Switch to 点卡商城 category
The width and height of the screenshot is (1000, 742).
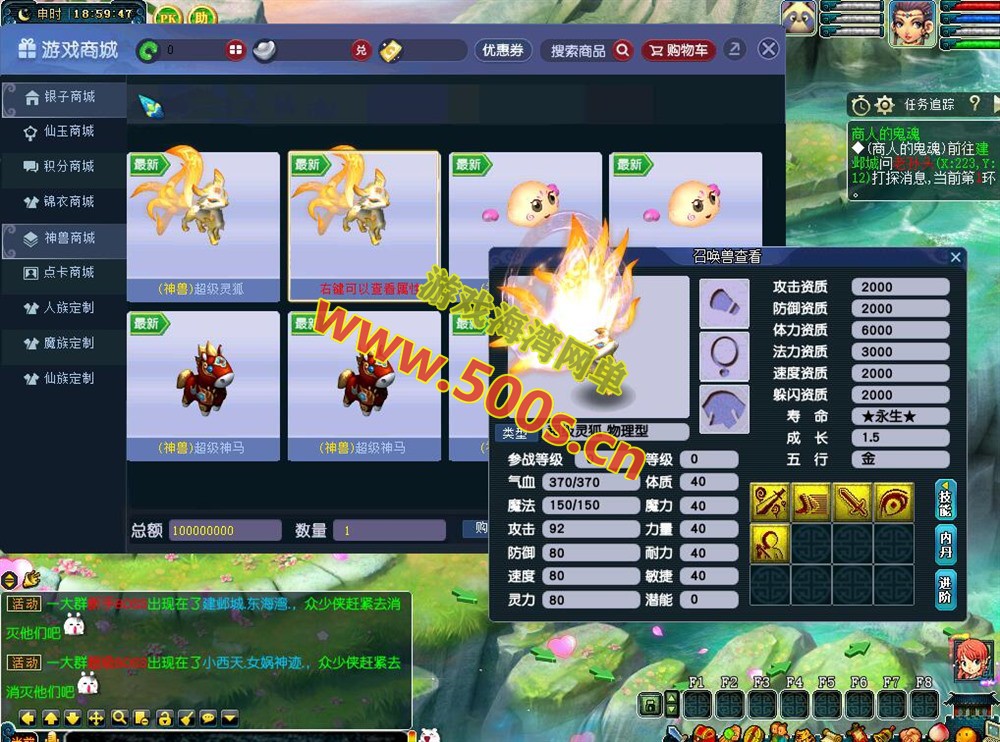(68, 272)
